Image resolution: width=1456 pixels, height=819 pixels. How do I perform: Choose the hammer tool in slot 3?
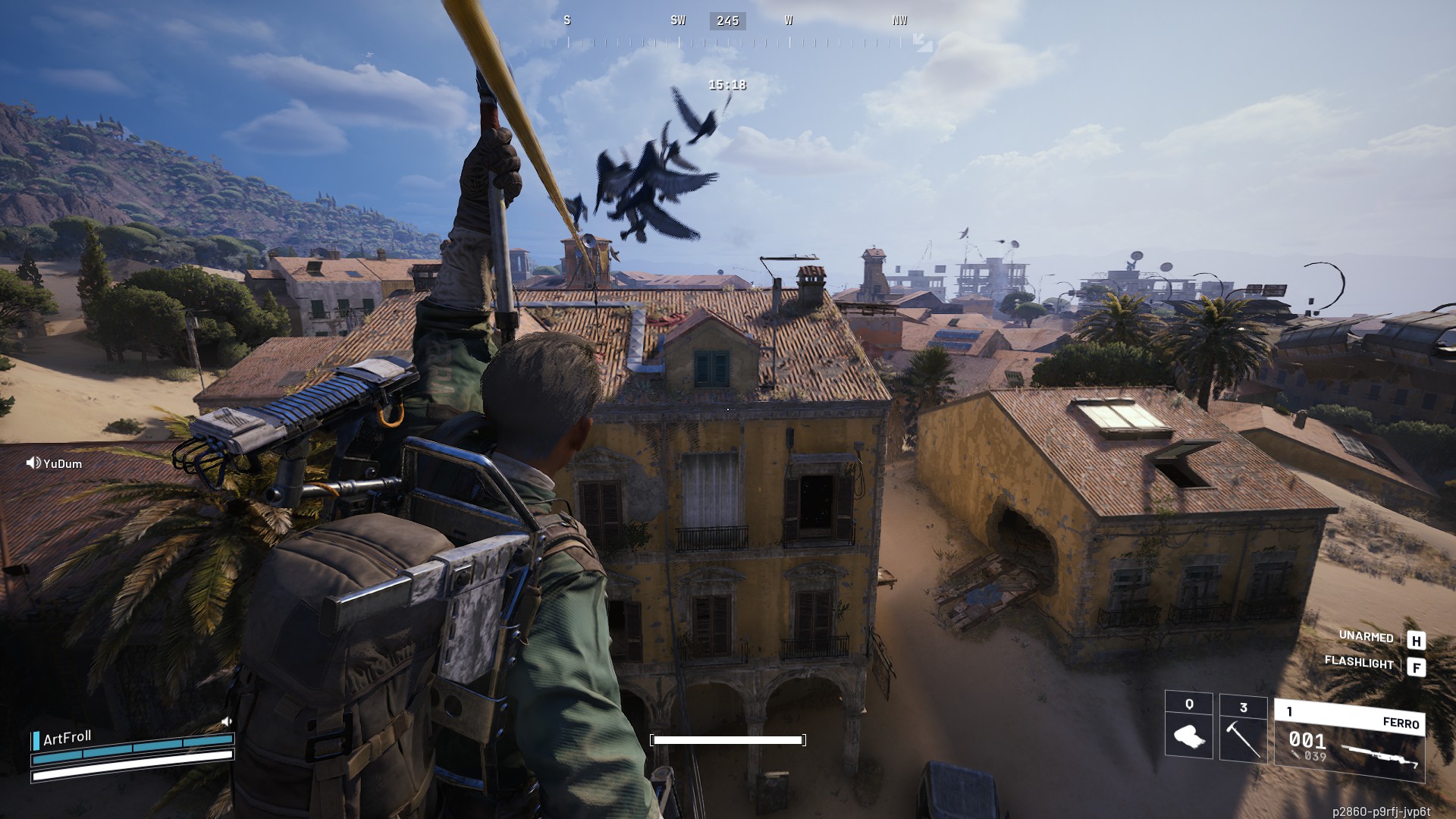coord(1243,729)
